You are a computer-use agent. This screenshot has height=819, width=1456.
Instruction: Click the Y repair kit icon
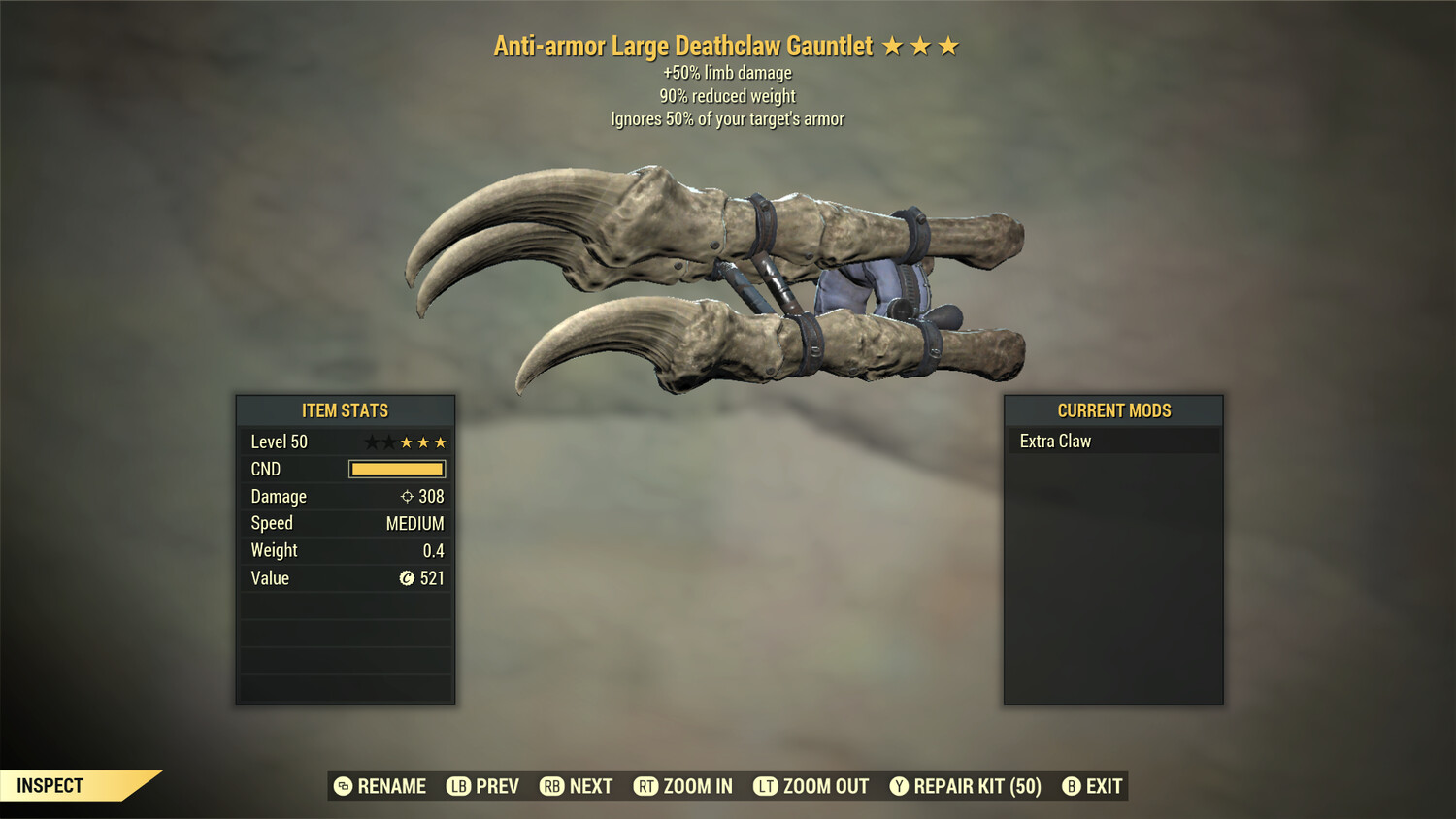coord(898,786)
